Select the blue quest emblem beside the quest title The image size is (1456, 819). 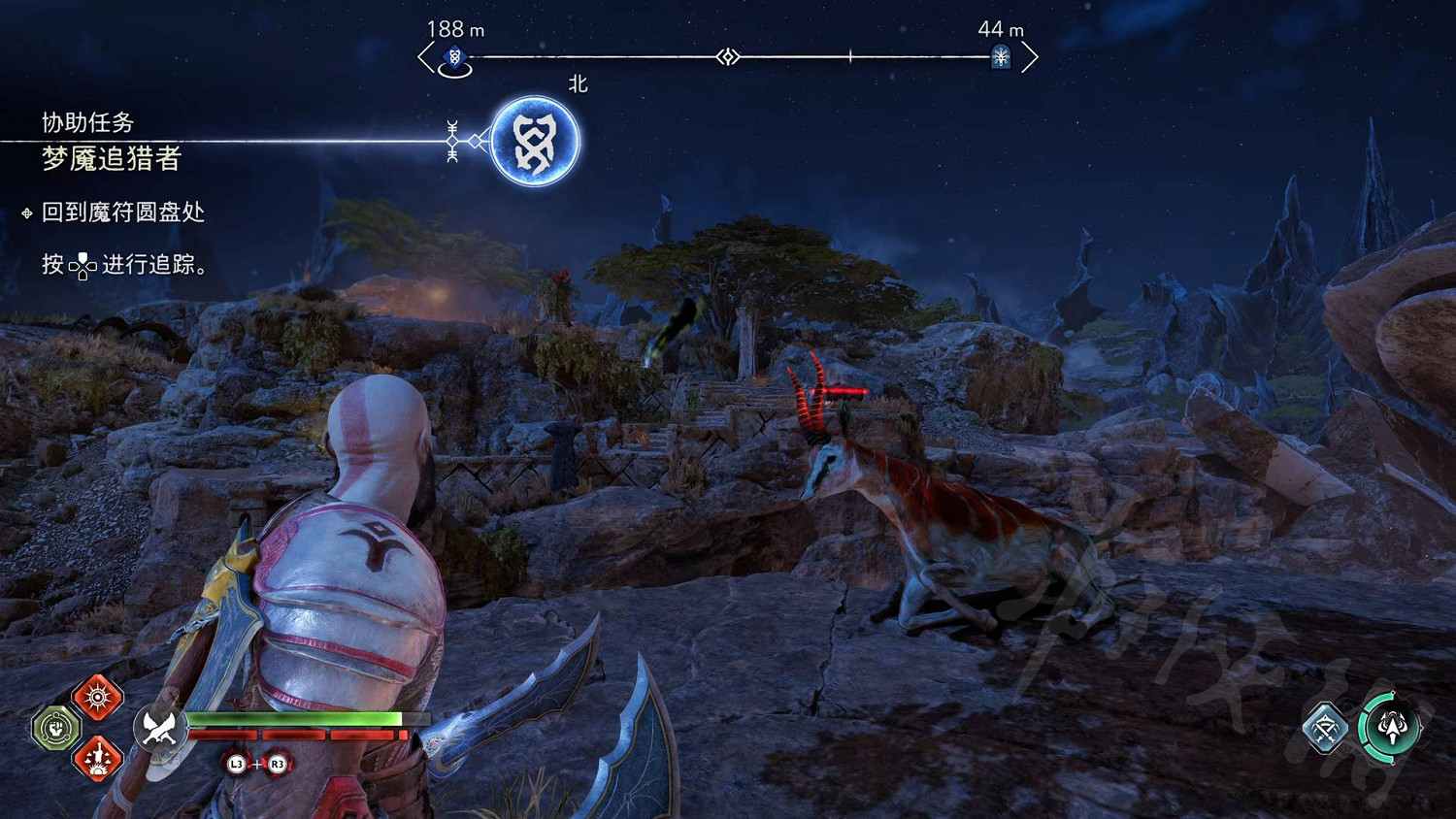534,142
